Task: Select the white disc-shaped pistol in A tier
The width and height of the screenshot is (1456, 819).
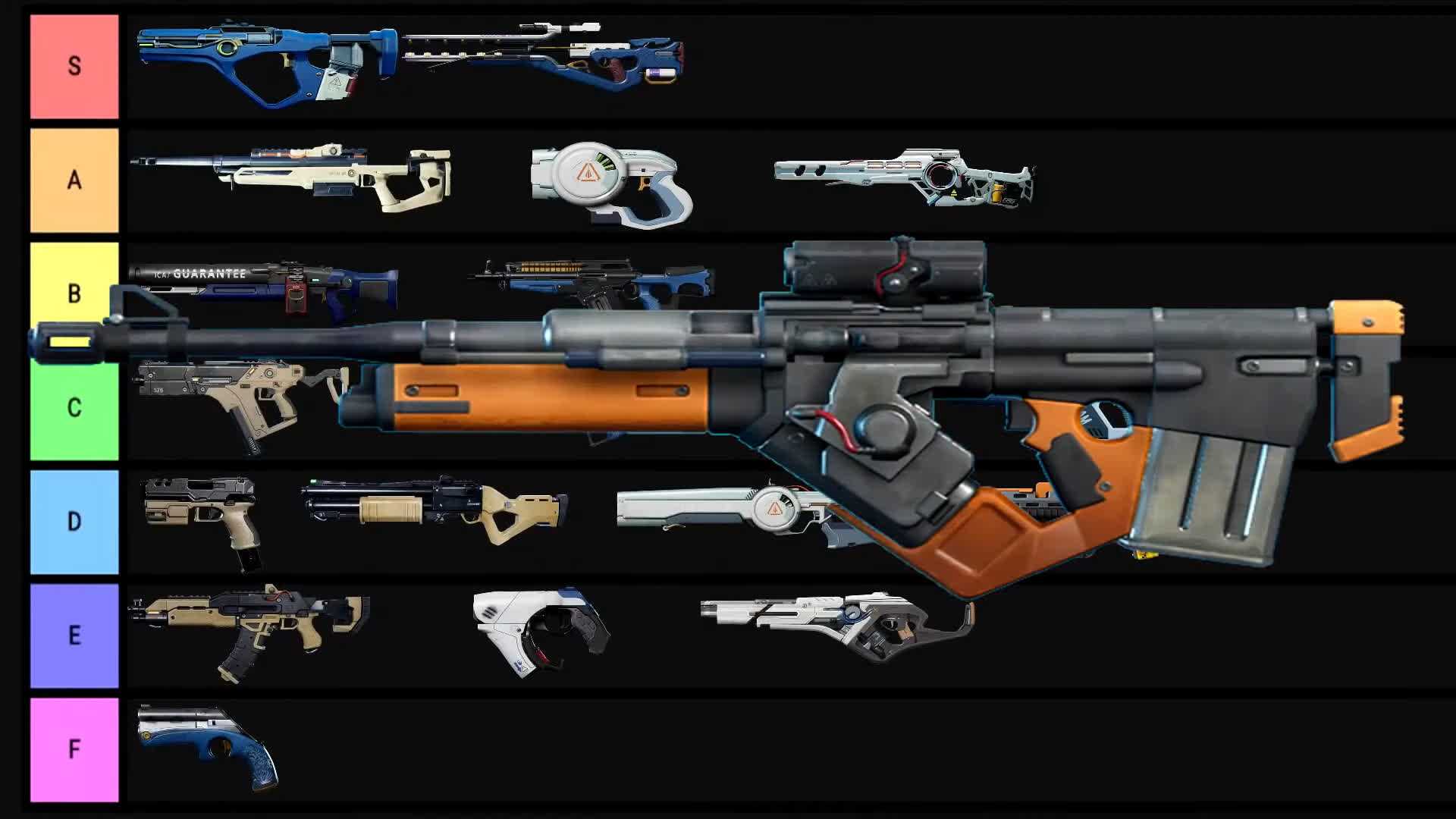Action: [611, 182]
